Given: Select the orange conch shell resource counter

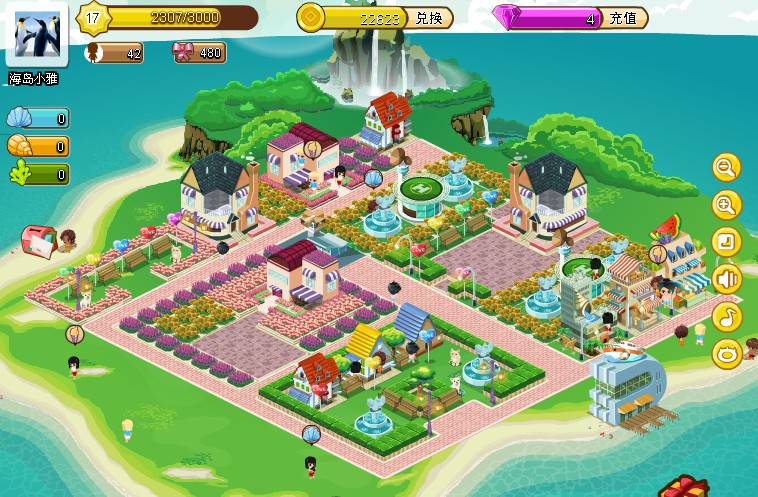Looking at the screenshot, I should [x=38, y=147].
